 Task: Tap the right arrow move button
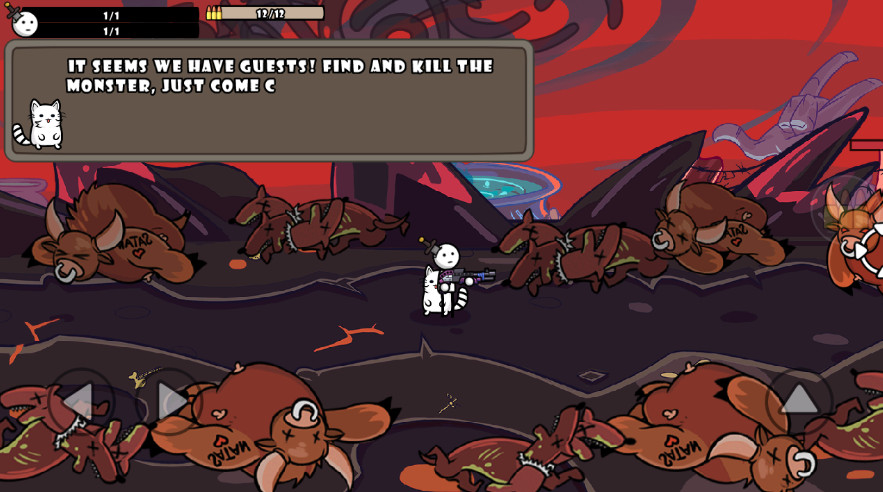point(170,401)
